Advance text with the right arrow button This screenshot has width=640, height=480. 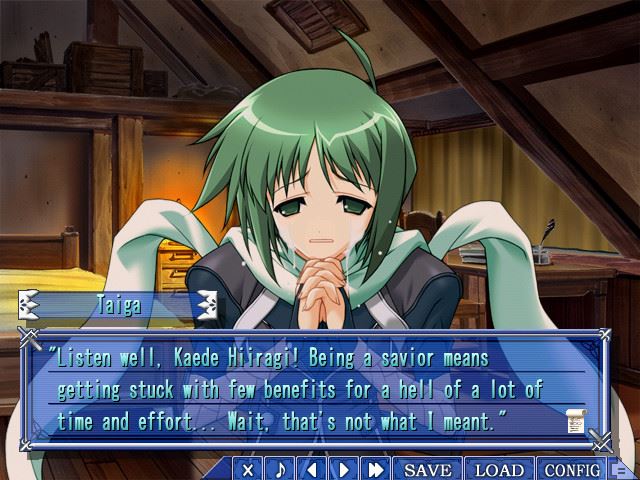(343, 469)
